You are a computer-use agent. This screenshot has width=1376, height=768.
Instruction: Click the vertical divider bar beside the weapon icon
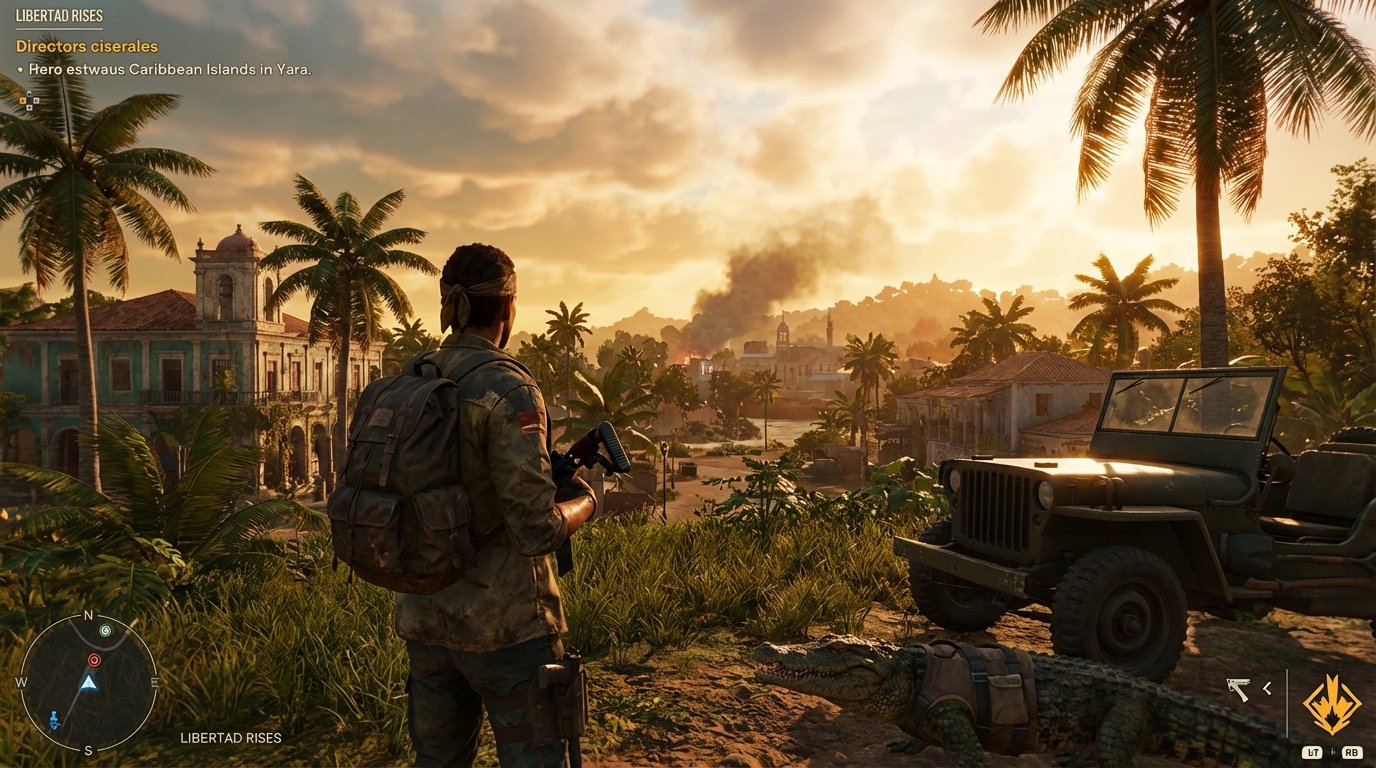pos(1288,700)
